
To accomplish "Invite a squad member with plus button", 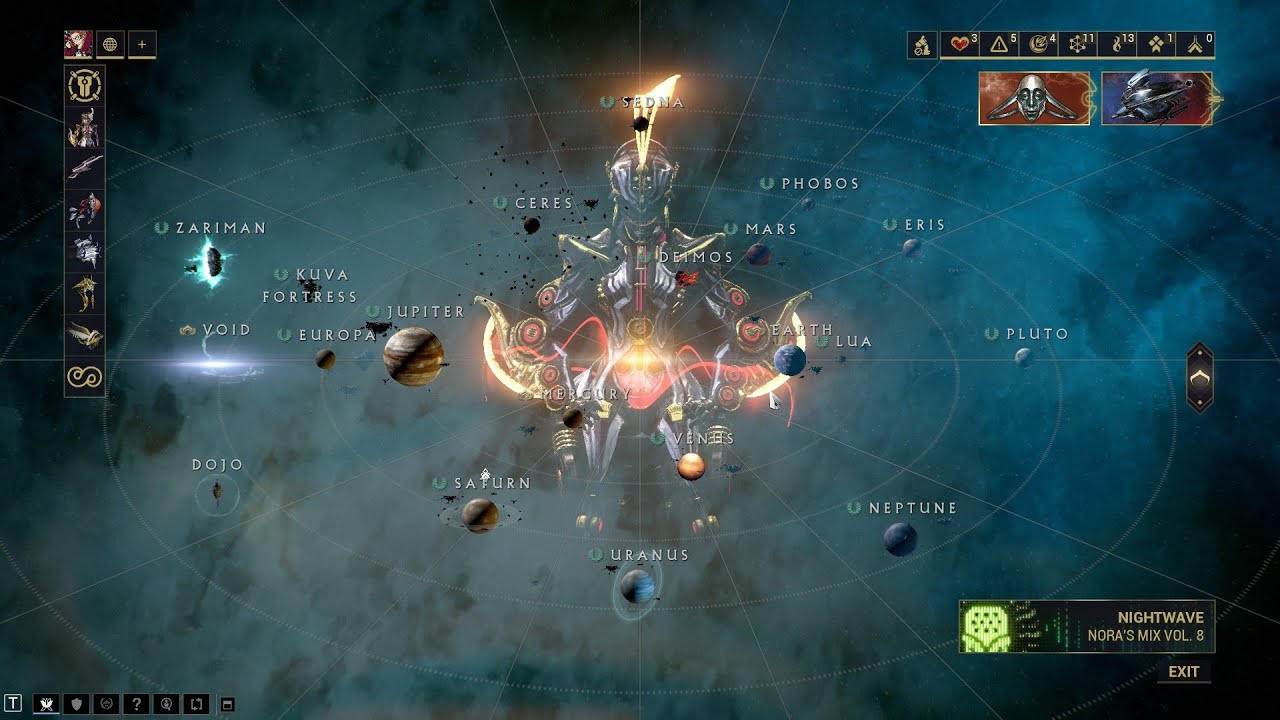I will (x=142, y=44).
